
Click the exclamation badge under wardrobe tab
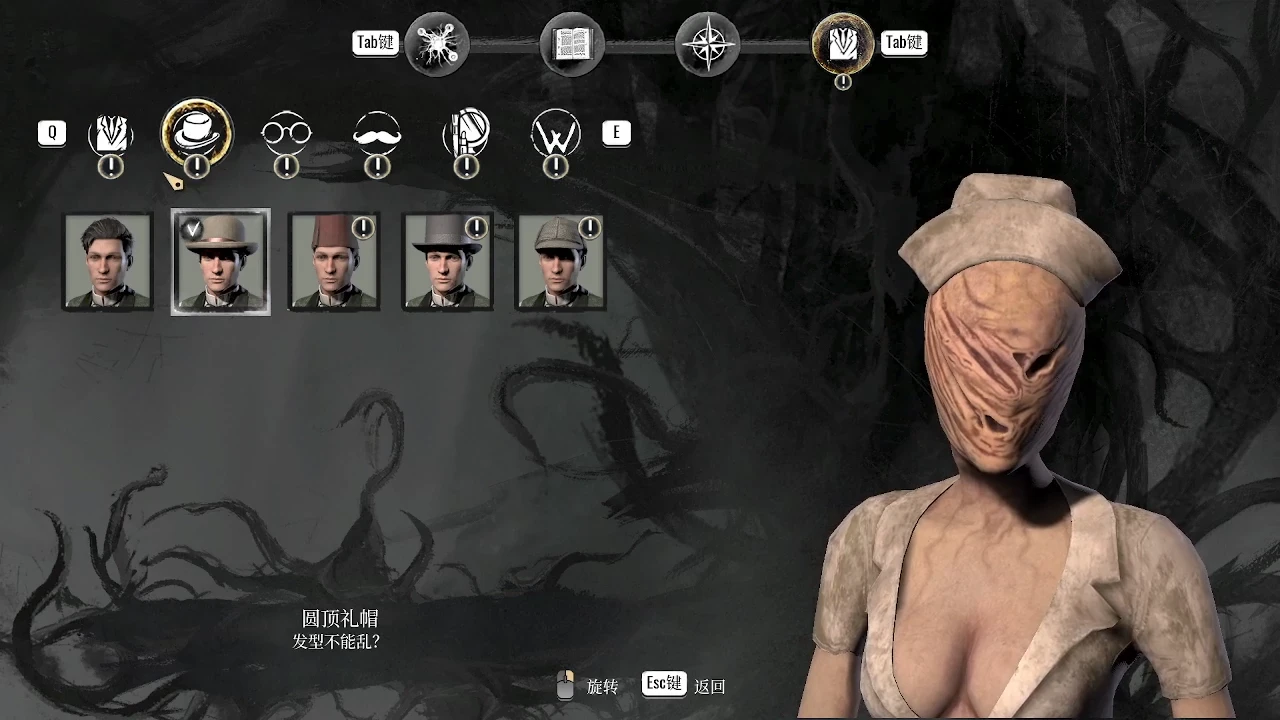click(x=843, y=84)
